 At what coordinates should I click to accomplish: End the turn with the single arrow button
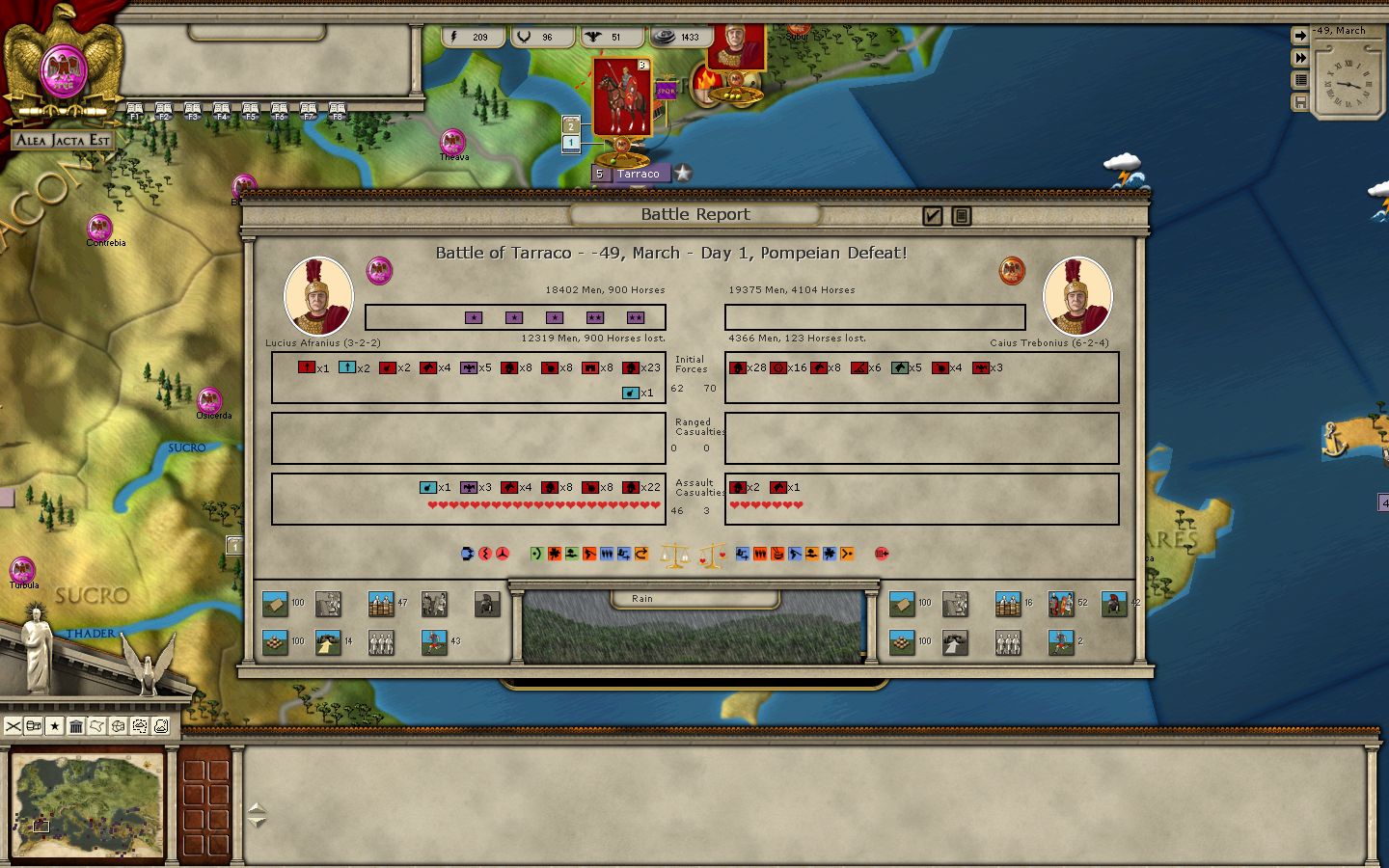pyautogui.click(x=1300, y=36)
